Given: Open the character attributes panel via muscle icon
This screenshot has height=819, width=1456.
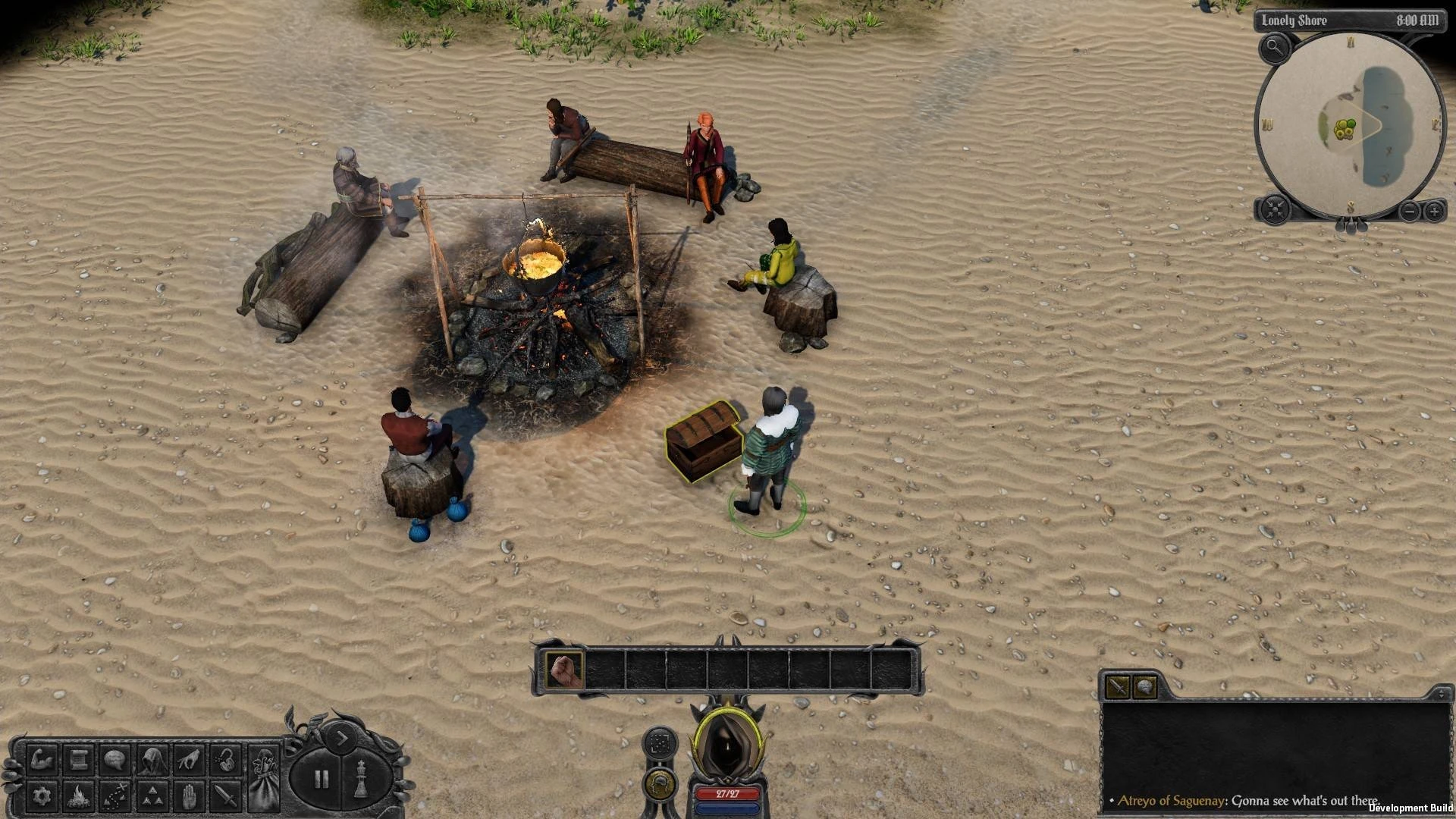Looking at the screenshot, I should pyautogui.click(x=42, y=760).
